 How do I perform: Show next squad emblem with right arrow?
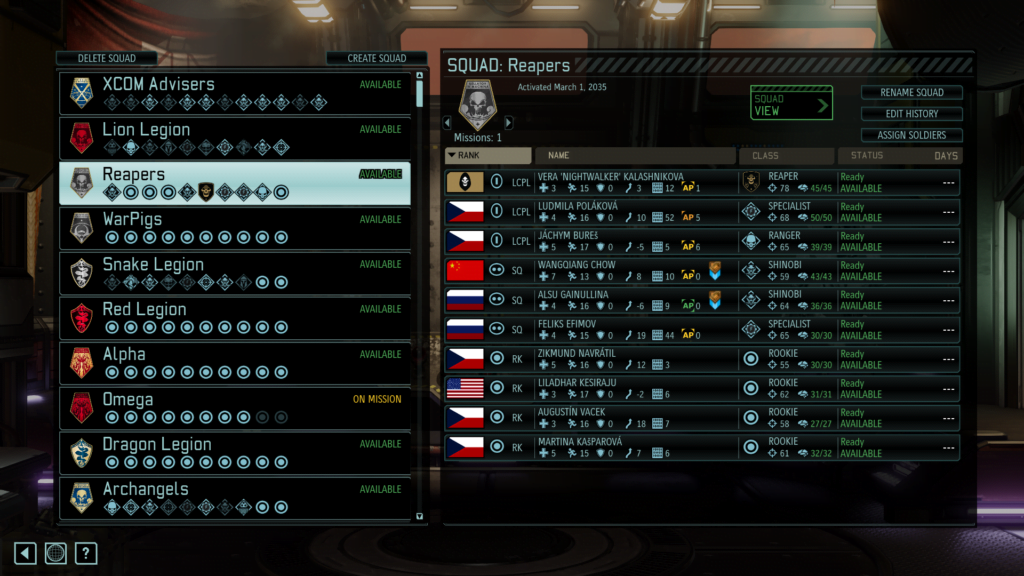(508, 123)
